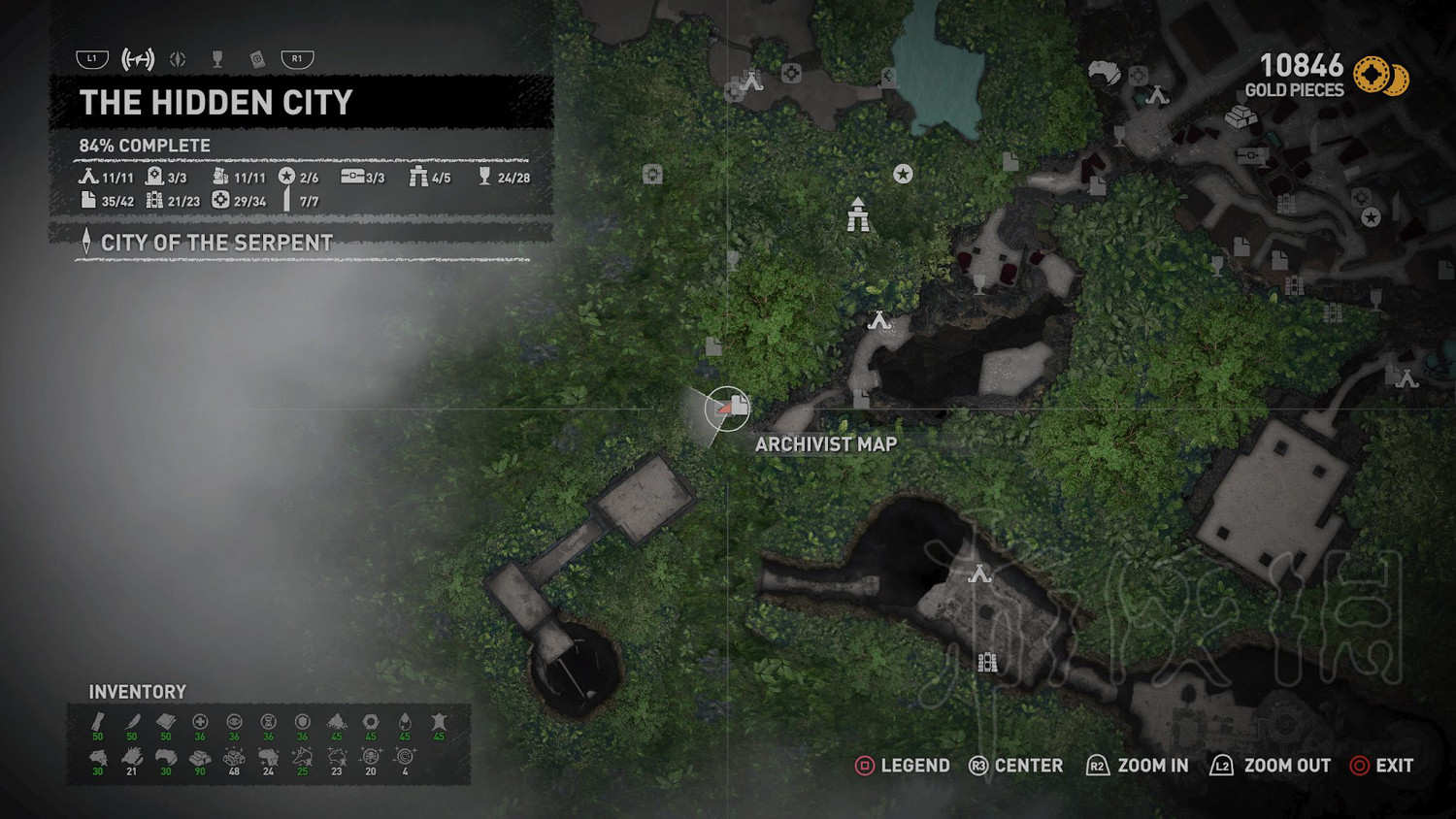
Task: Open the goblet artifacts tab
Action: click(217, 59)
